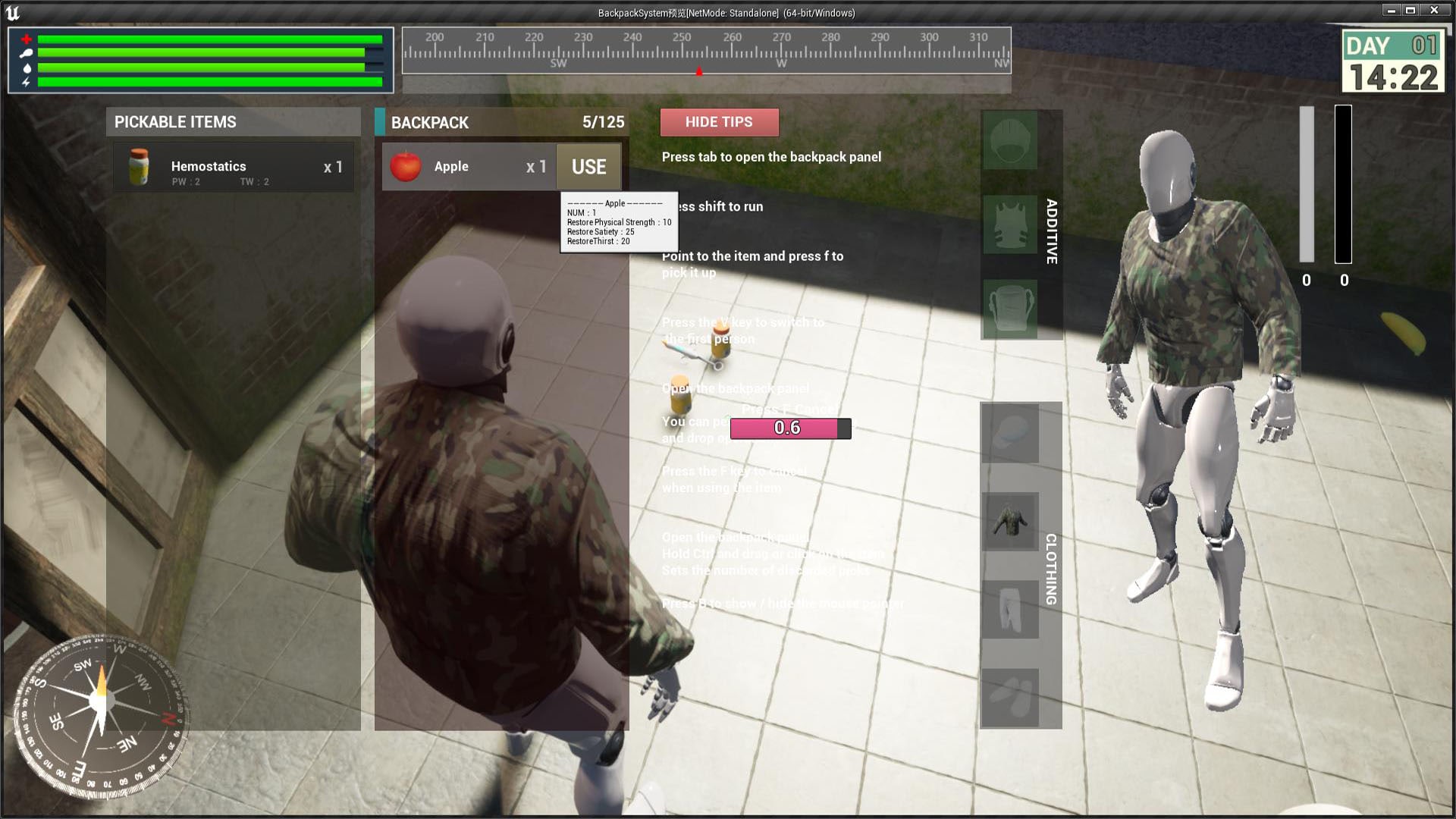Select the pants slot icon

coord(1012,609)
